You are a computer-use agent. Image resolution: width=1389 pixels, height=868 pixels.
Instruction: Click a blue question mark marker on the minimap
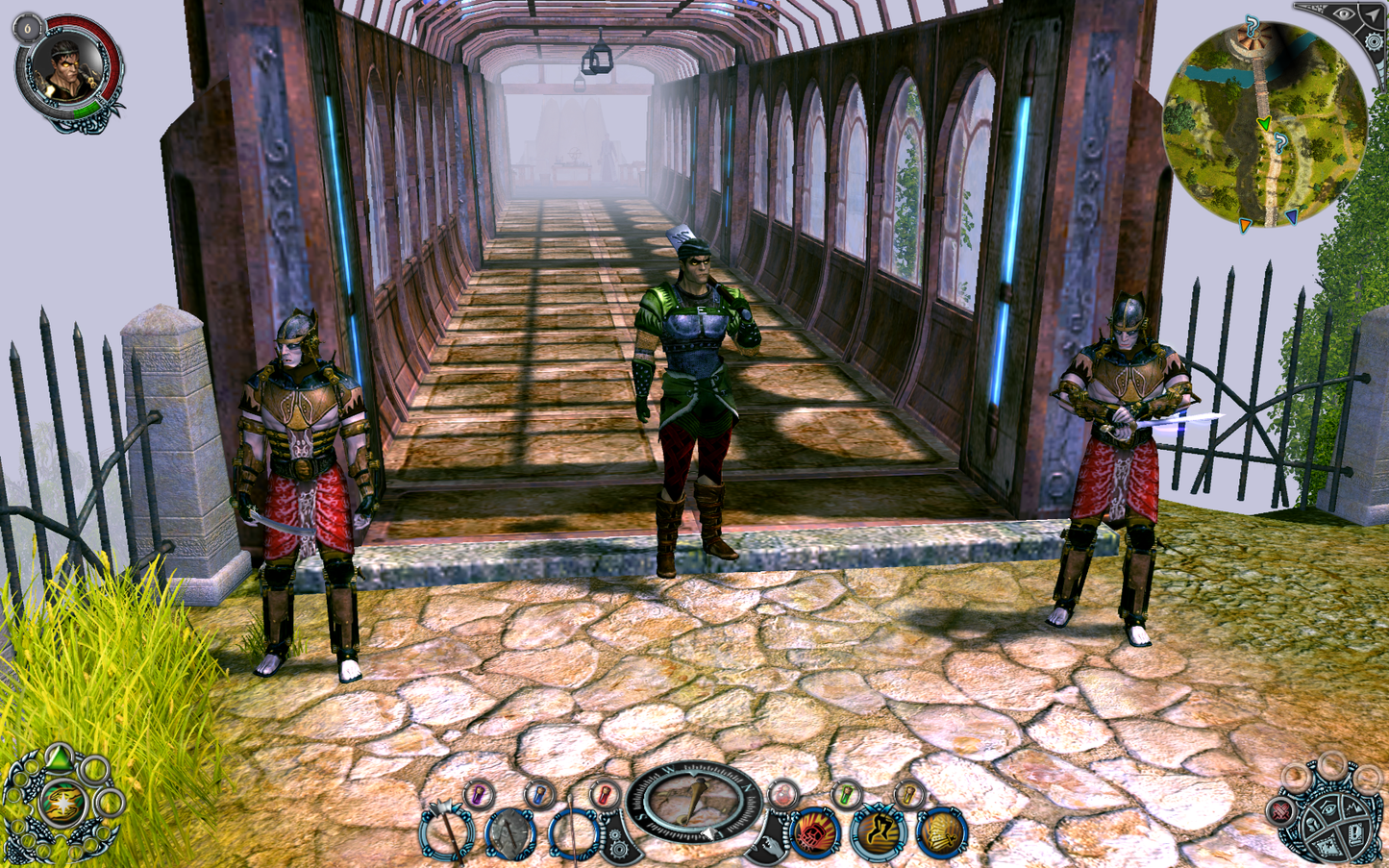point(1281,144)
